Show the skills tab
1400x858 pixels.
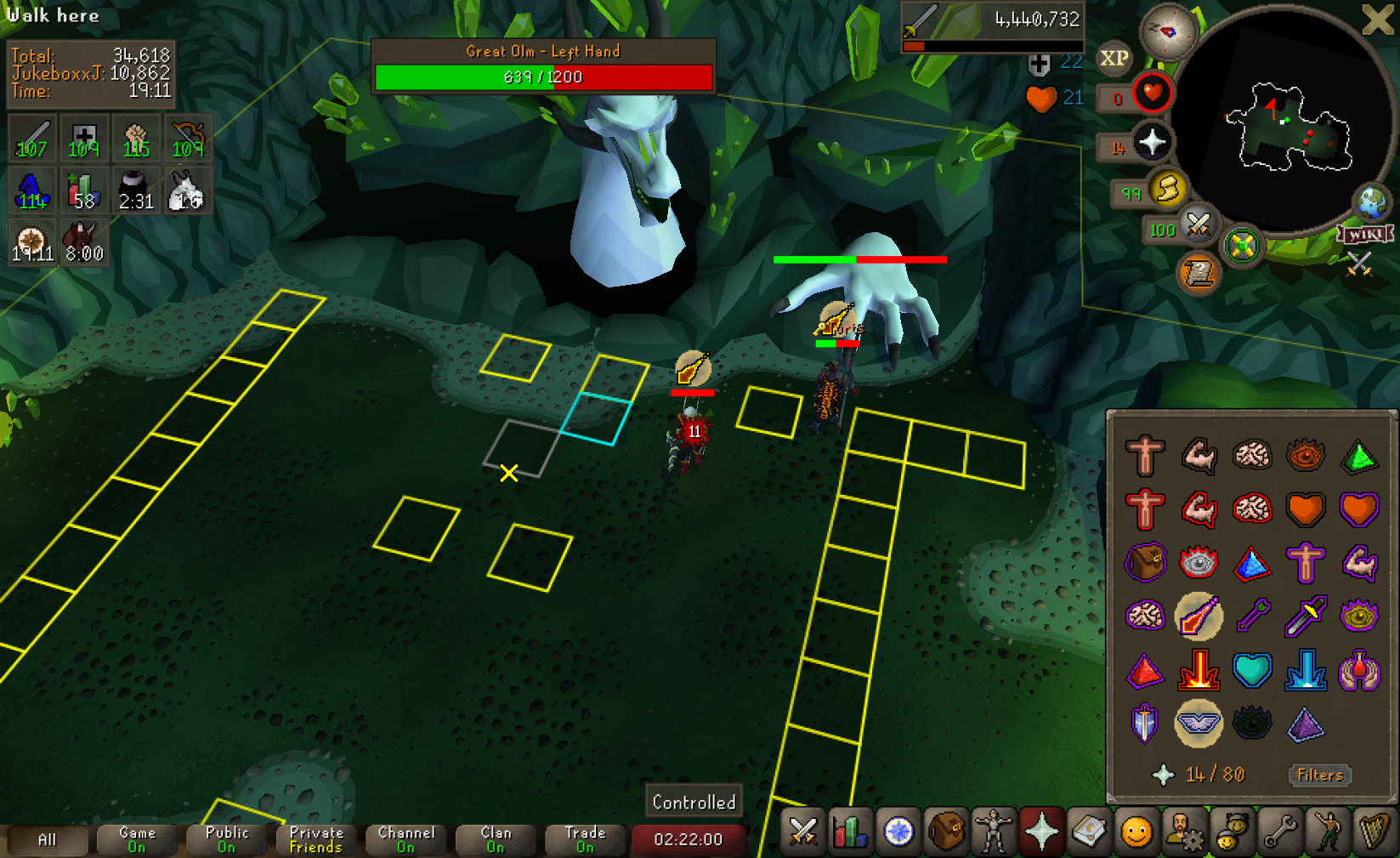pos(850,831)
